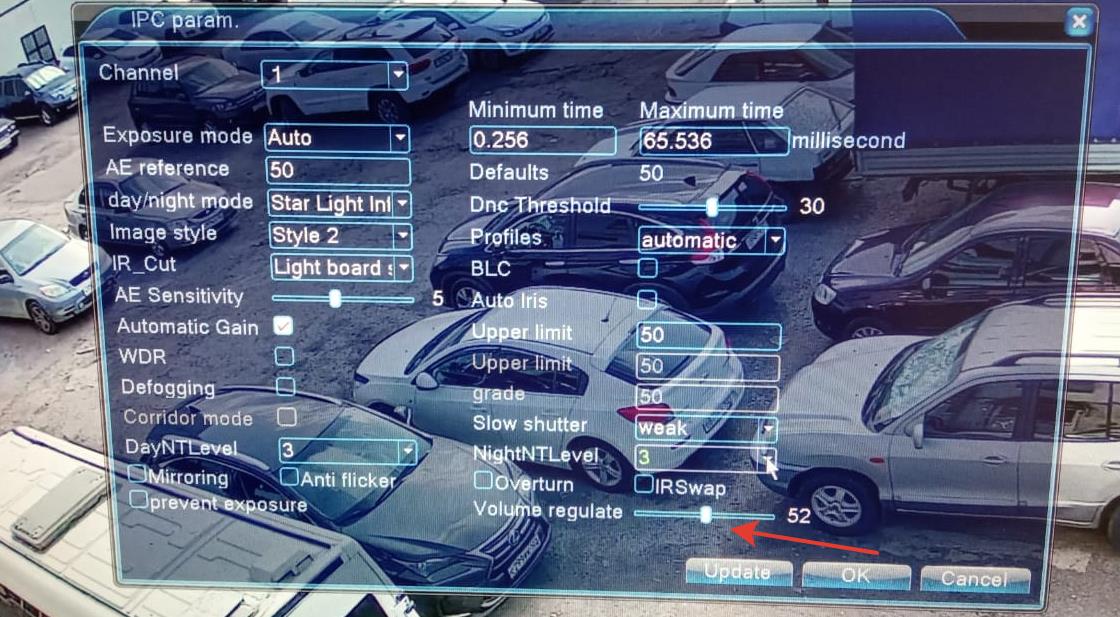The width and height of the screenshot is (1120, 617).
Task: Open the Profiles dropdown
Action: click(x=774, y=240)
